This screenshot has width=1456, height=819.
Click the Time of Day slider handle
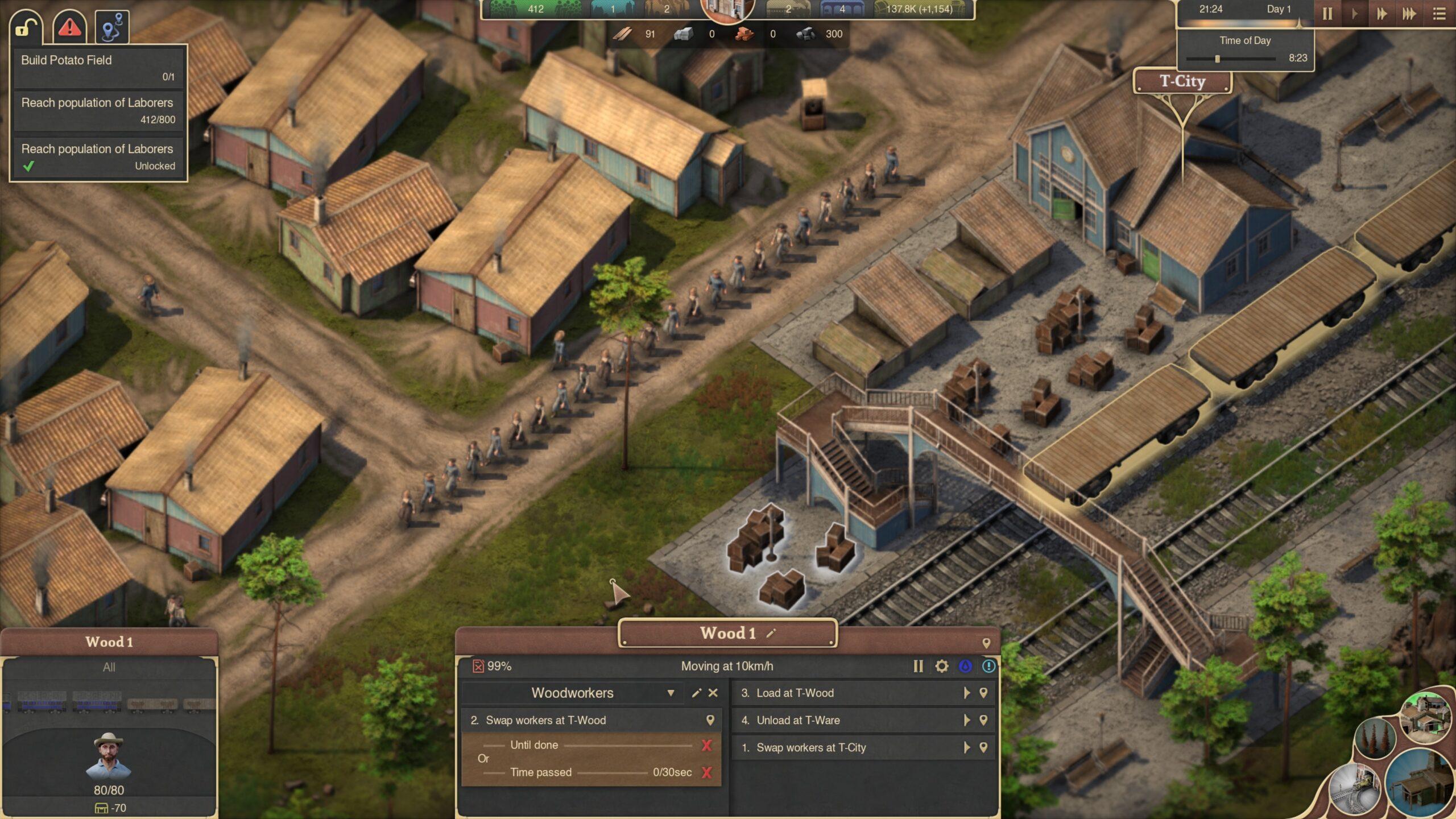click(x=1217, y=59)
